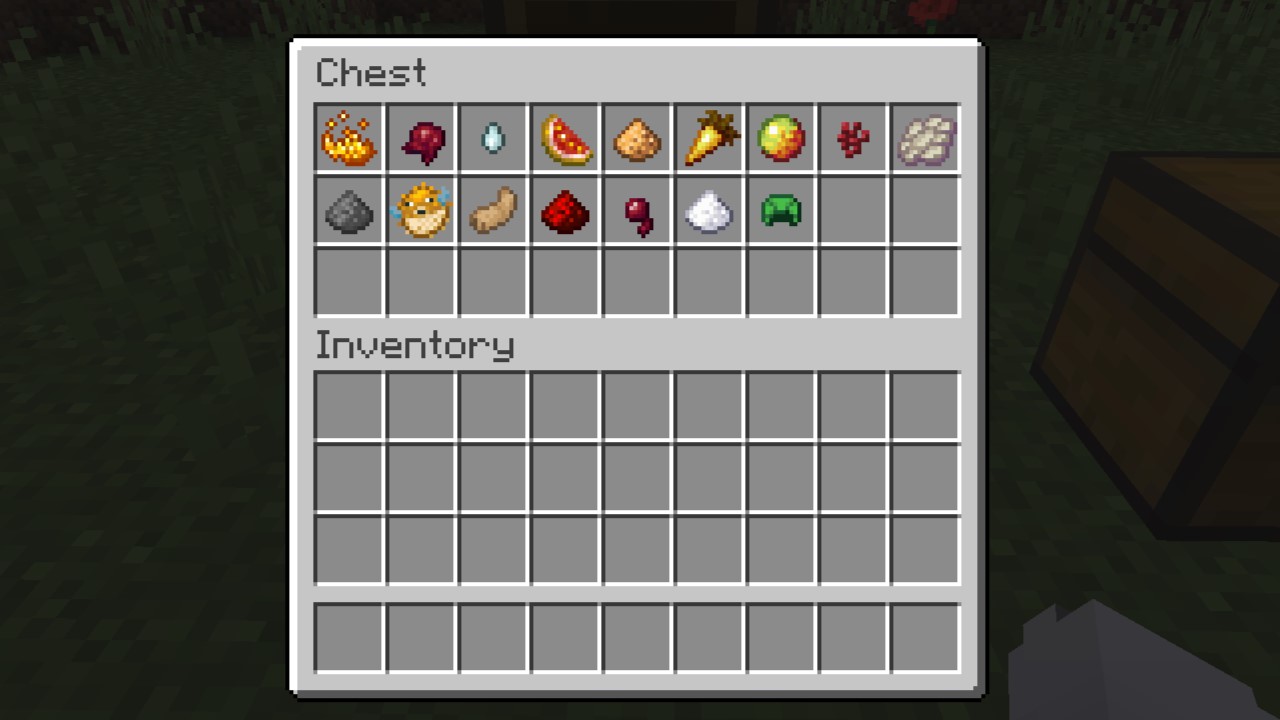The image size is (1280, 720).
Task: Take the glowstone dust
Action: pyautogui.click(x=636, y=139)
